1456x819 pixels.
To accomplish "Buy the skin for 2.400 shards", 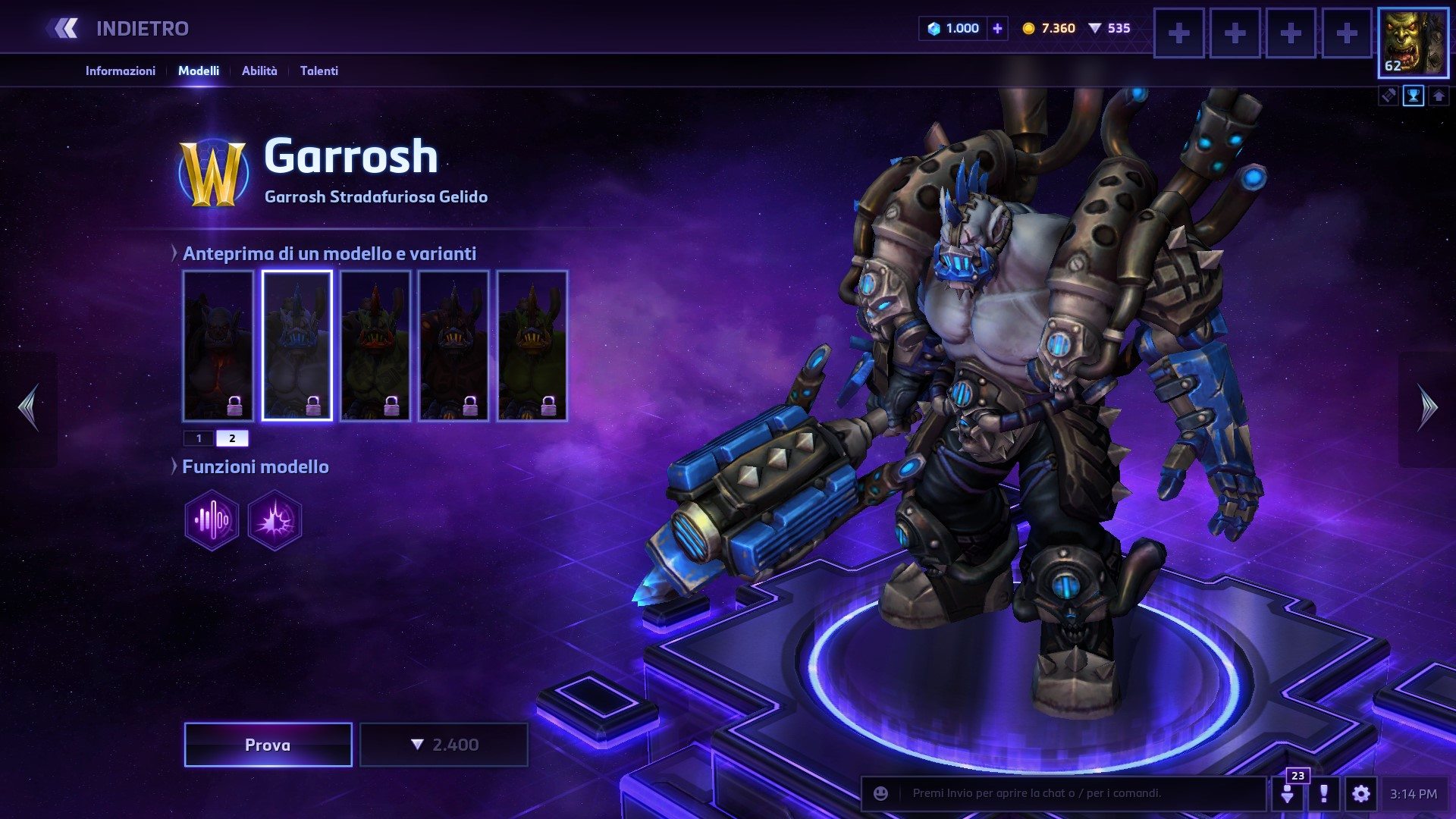I will pos(444,745).
